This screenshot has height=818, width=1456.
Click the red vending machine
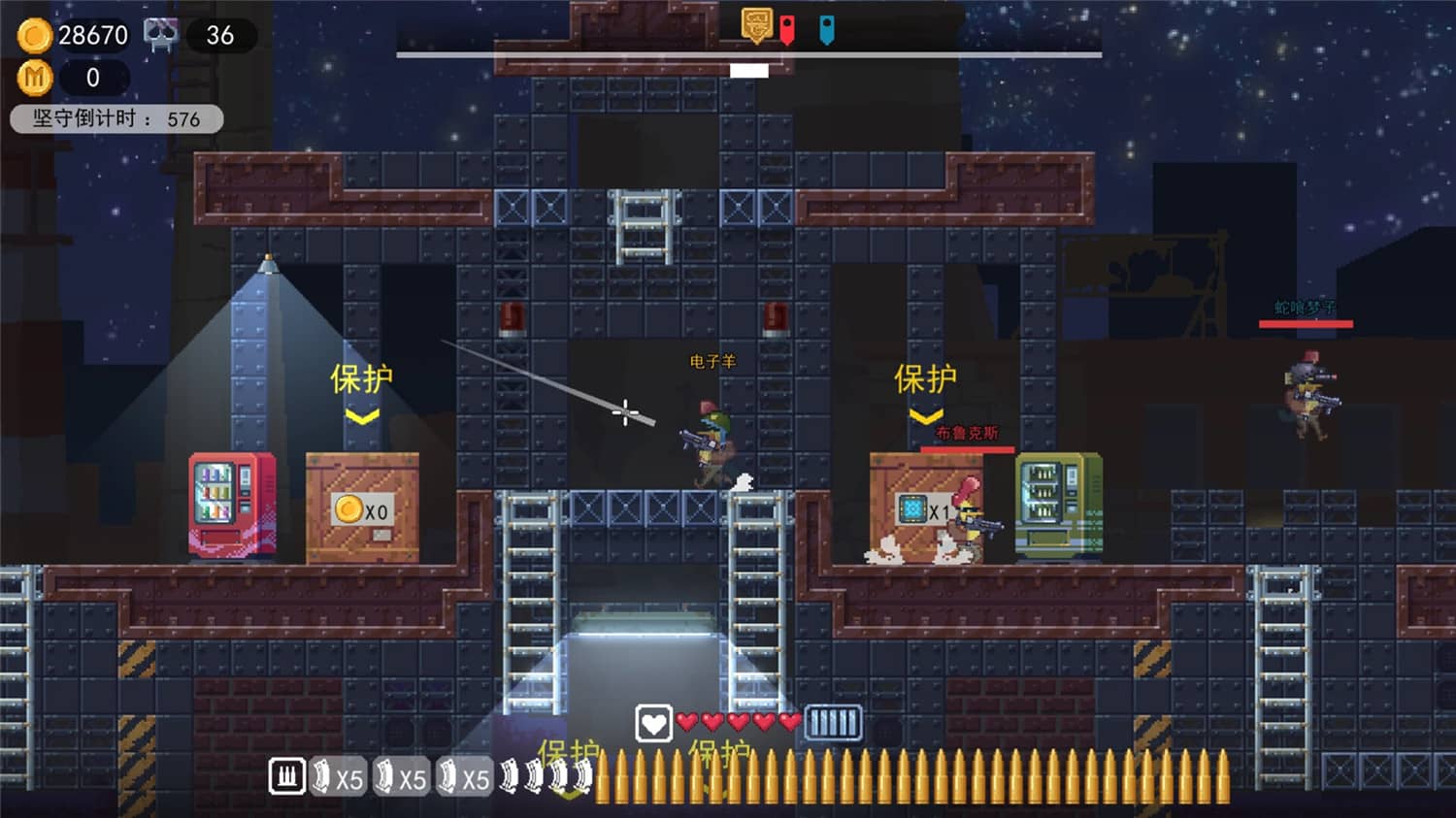click(x=231, y=503)
